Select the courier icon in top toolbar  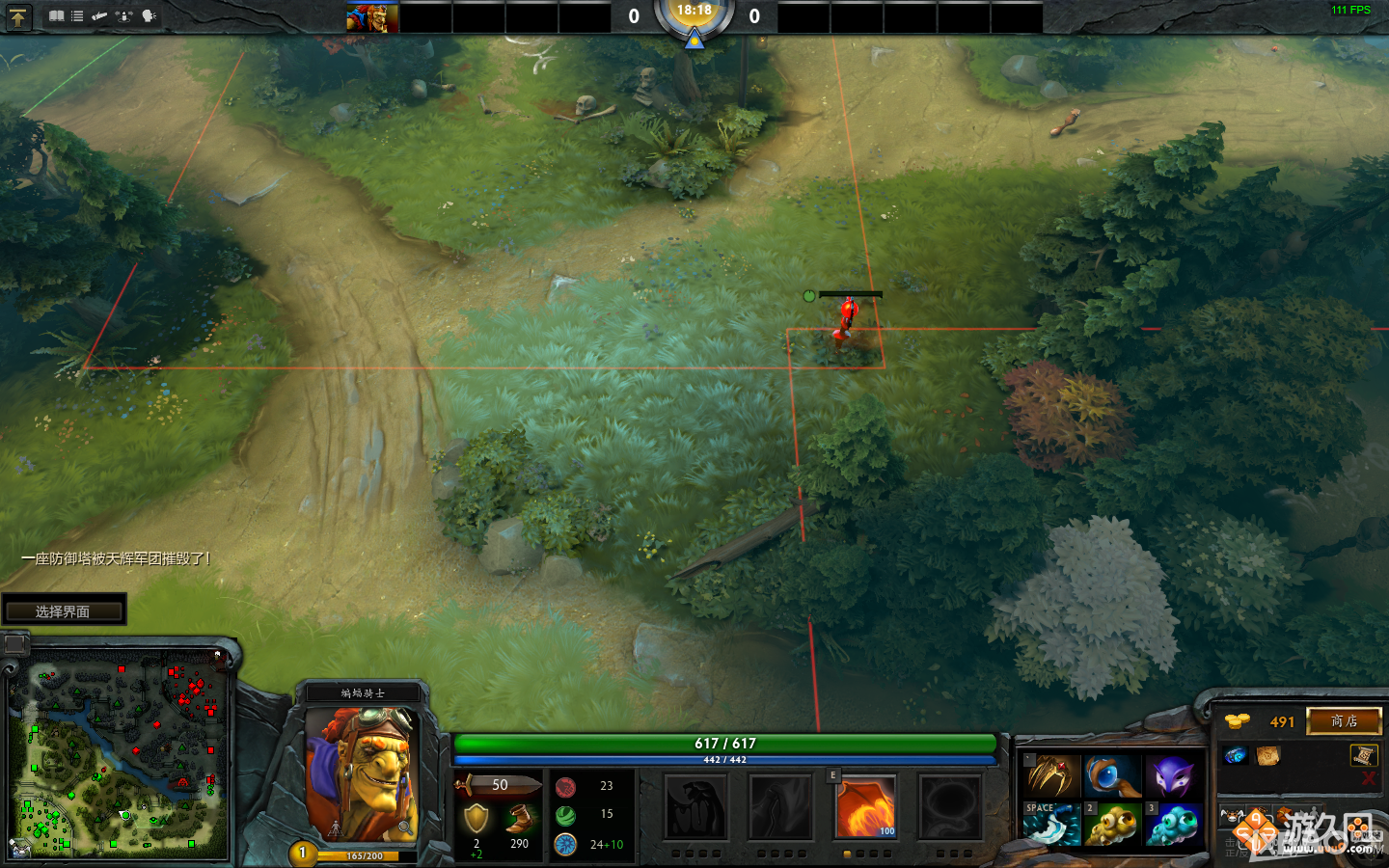(x=99, y=14)
